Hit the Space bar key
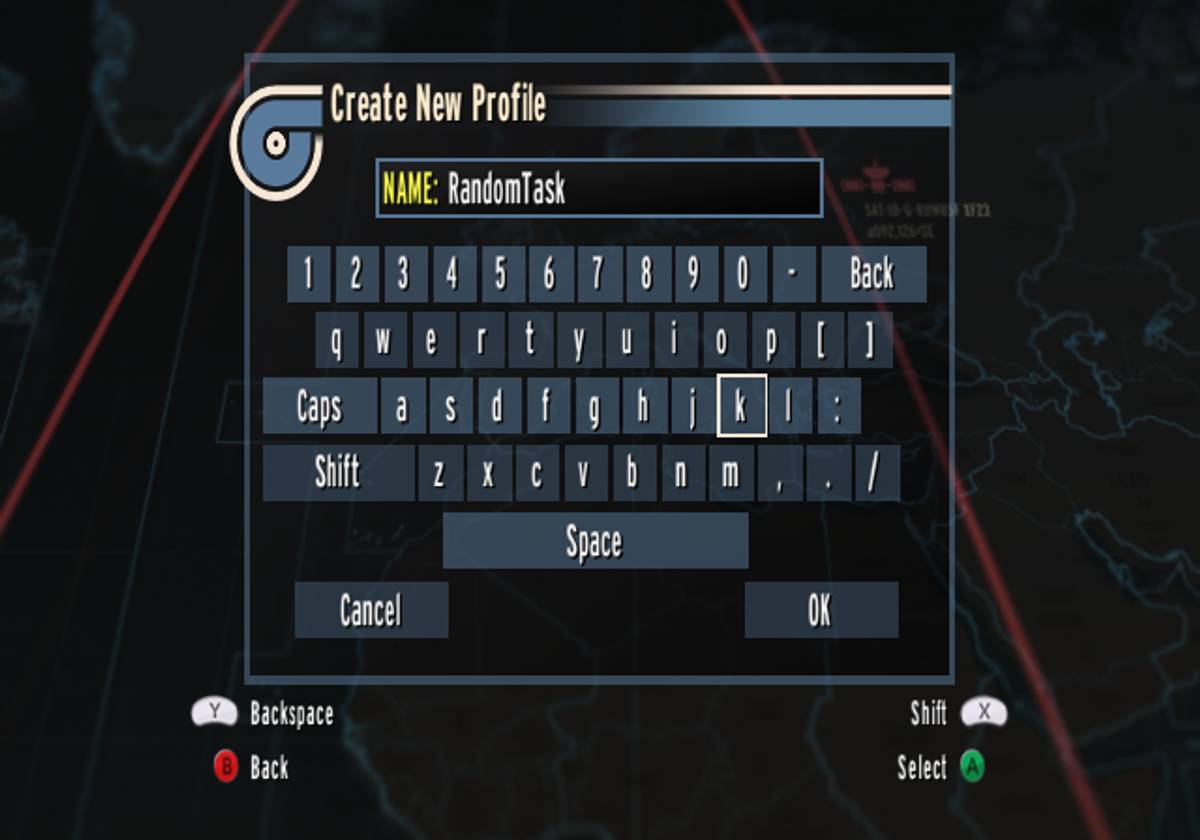 tap(595, 542)
